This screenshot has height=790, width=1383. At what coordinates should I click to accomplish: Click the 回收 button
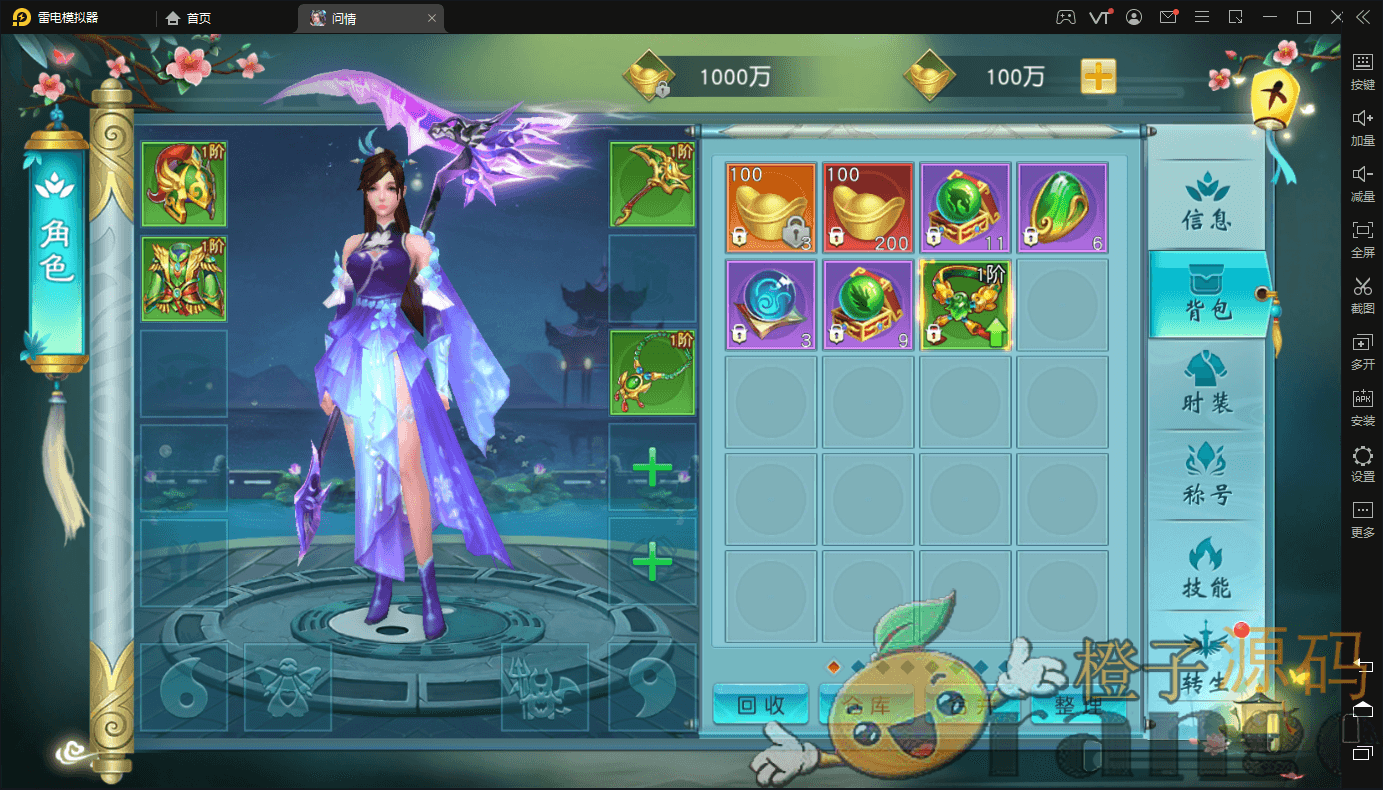tap(760, 705)
